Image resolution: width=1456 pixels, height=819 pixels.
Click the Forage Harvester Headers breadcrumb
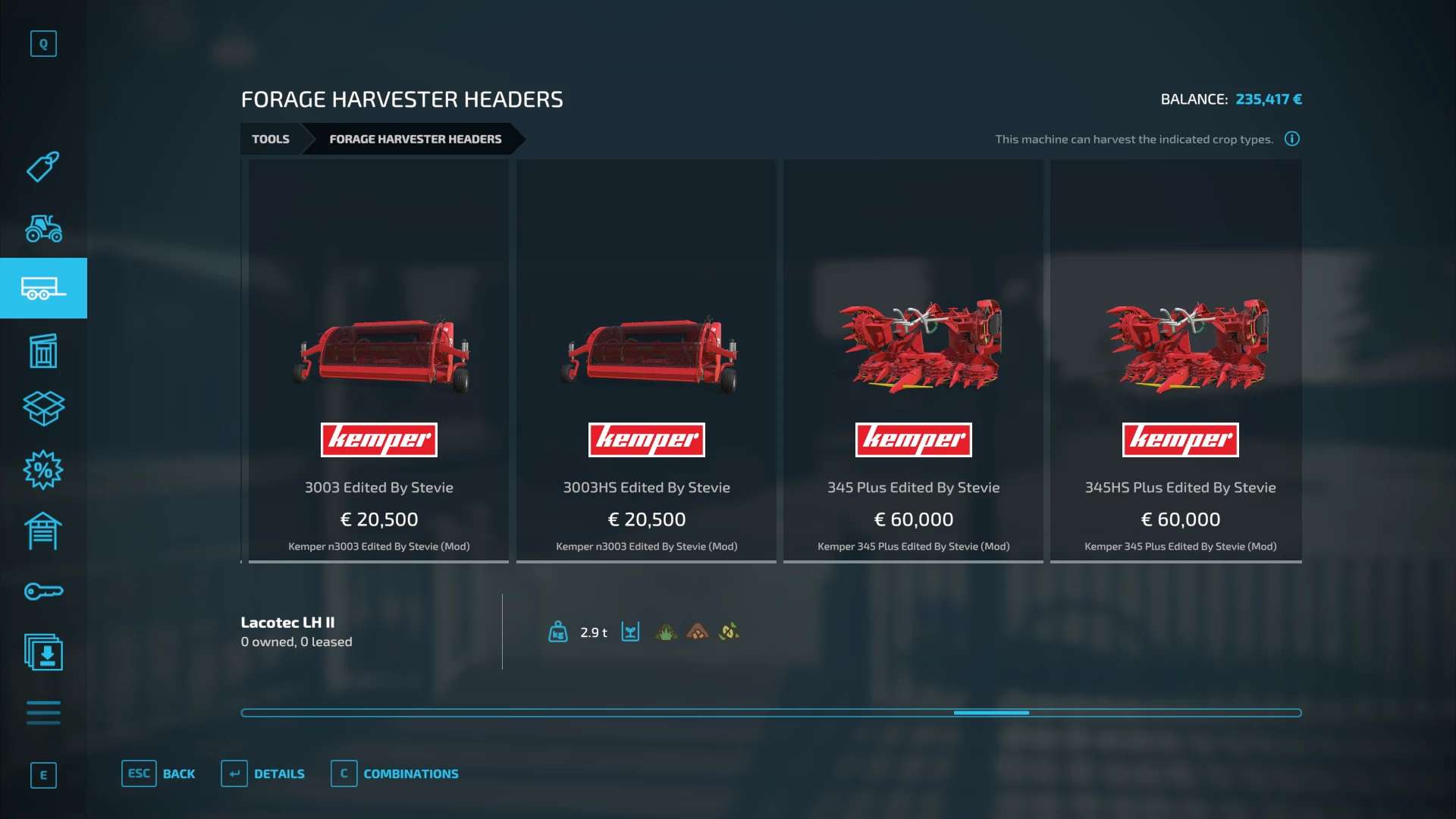coord(415,139)
